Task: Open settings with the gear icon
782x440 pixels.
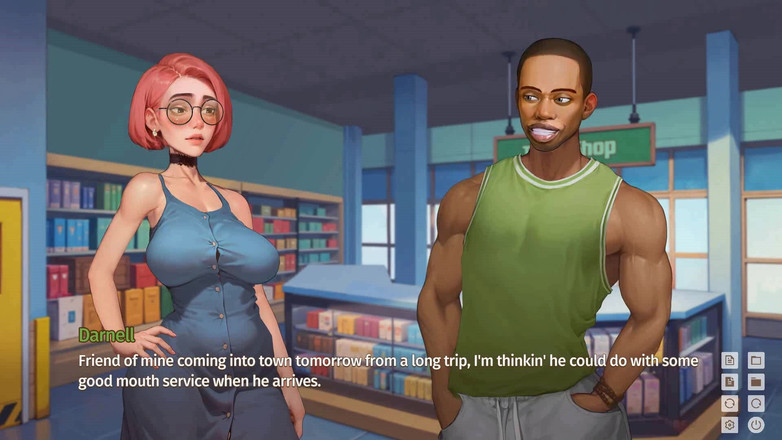Action: click(730, 424)
